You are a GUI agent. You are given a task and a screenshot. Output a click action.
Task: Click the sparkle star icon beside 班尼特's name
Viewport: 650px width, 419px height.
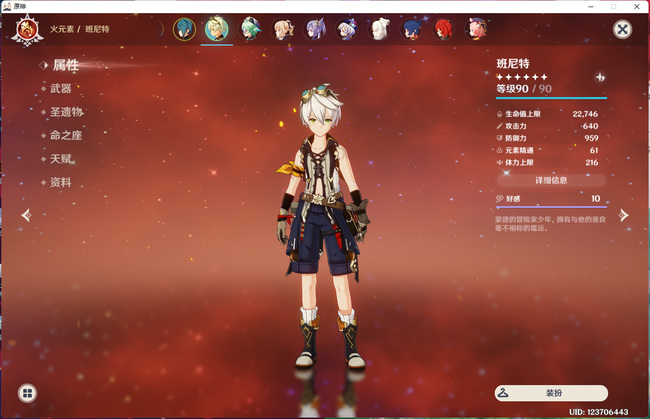(599, 77)
